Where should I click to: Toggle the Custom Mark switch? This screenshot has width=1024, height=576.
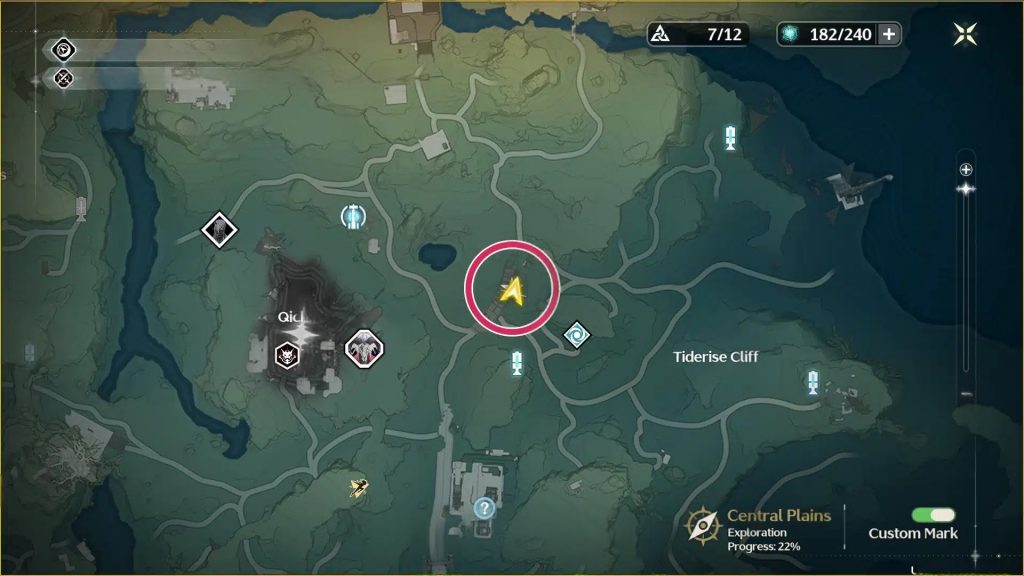pyautogui.click(x=933, y=515)
